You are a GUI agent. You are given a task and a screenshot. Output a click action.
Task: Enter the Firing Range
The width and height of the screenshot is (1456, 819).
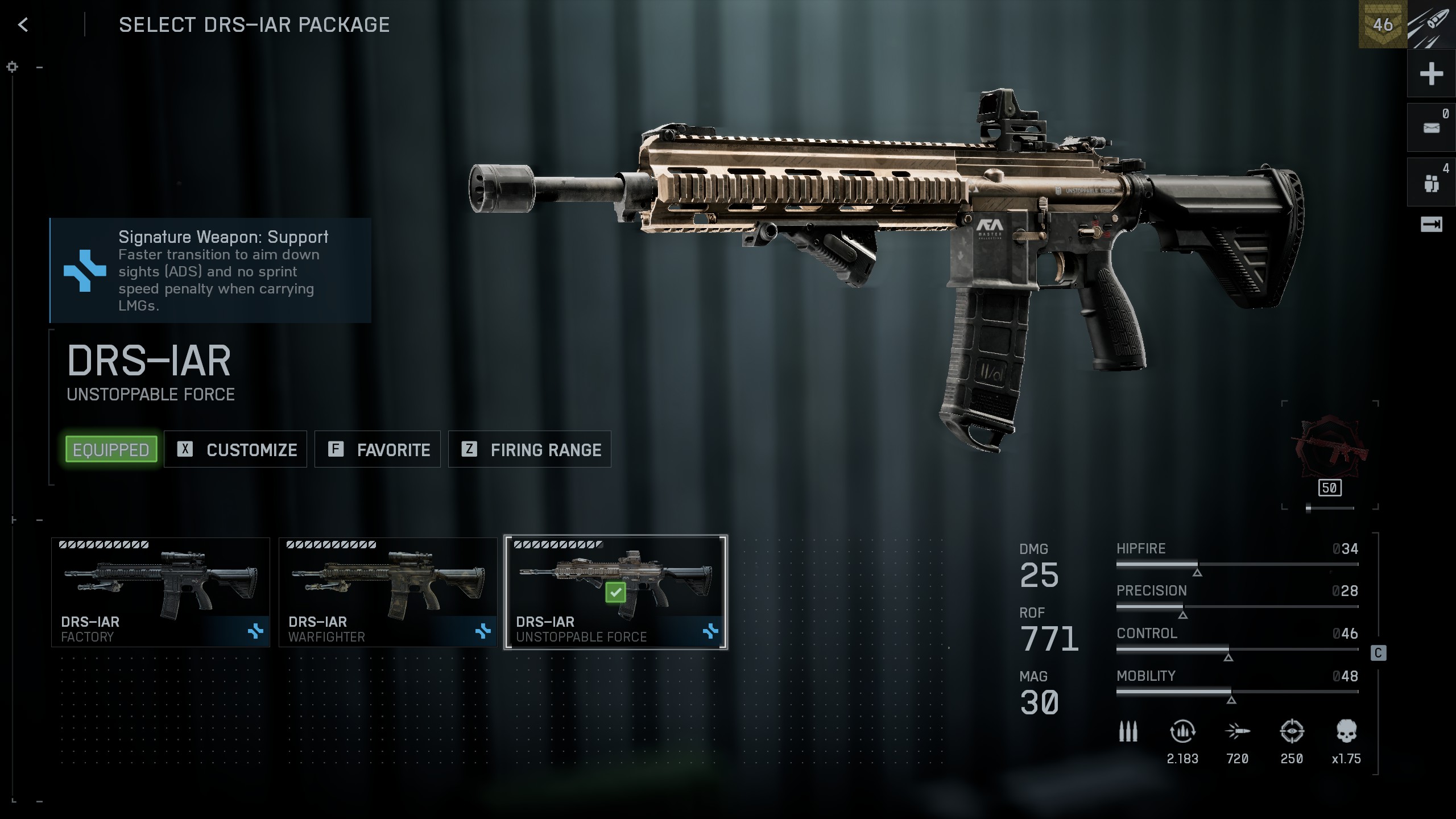point(530,449)
